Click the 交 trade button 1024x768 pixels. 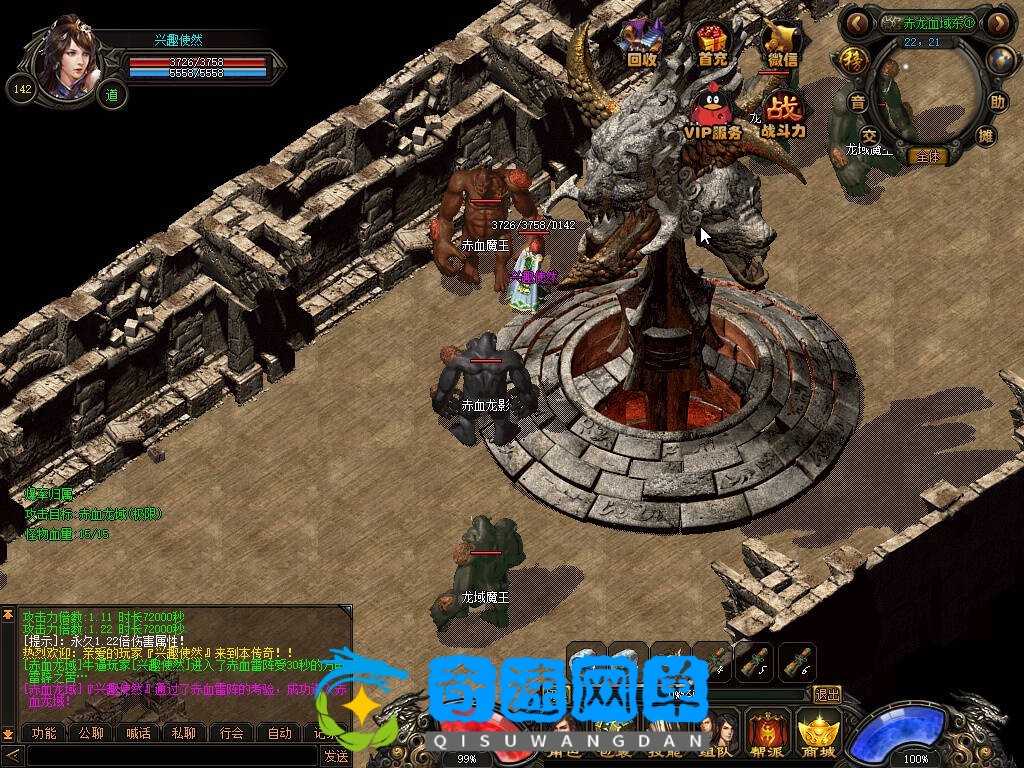click(869, 135)
